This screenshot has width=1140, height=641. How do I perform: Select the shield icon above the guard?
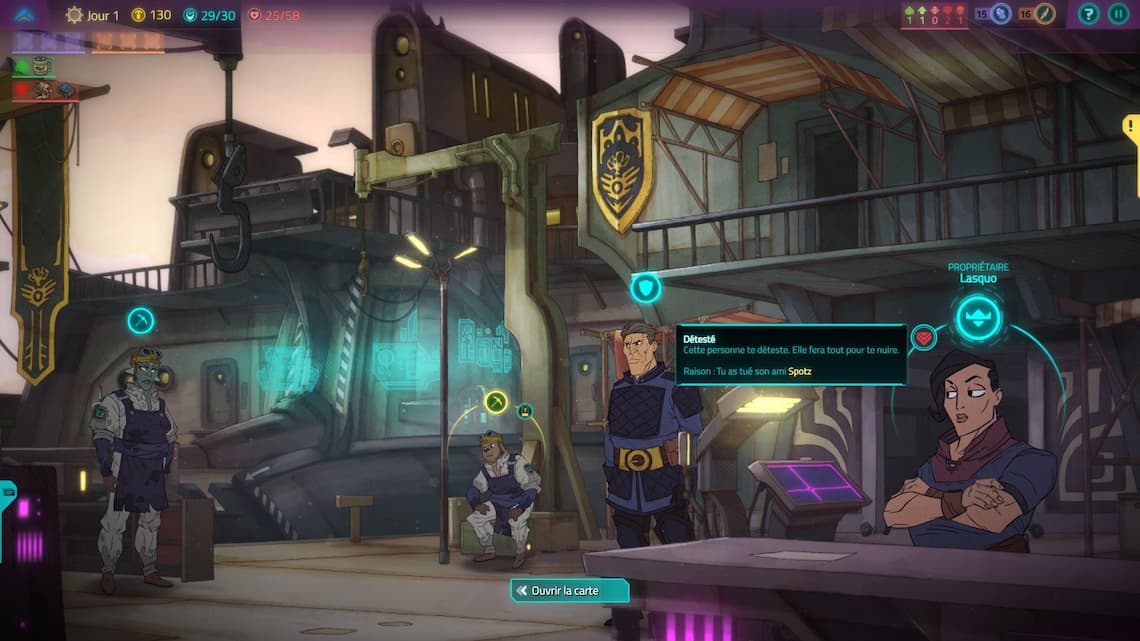coord(646,288)
